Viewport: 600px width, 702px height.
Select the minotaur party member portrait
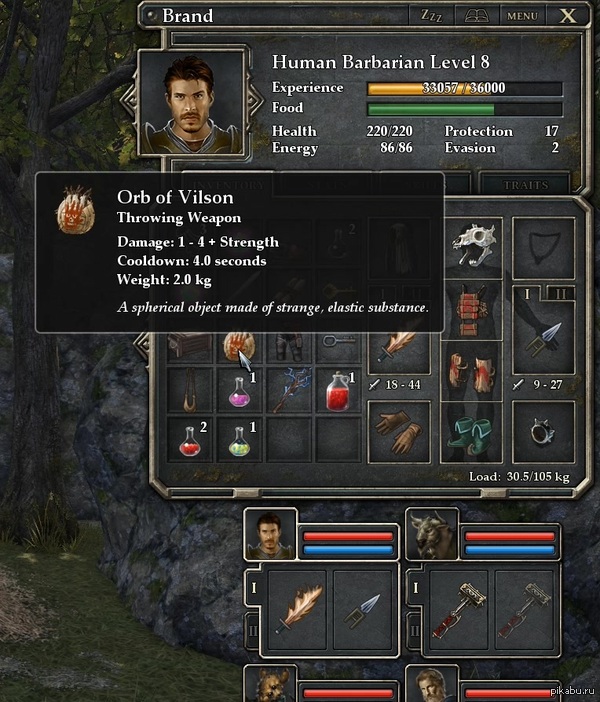tap(433, 534)
